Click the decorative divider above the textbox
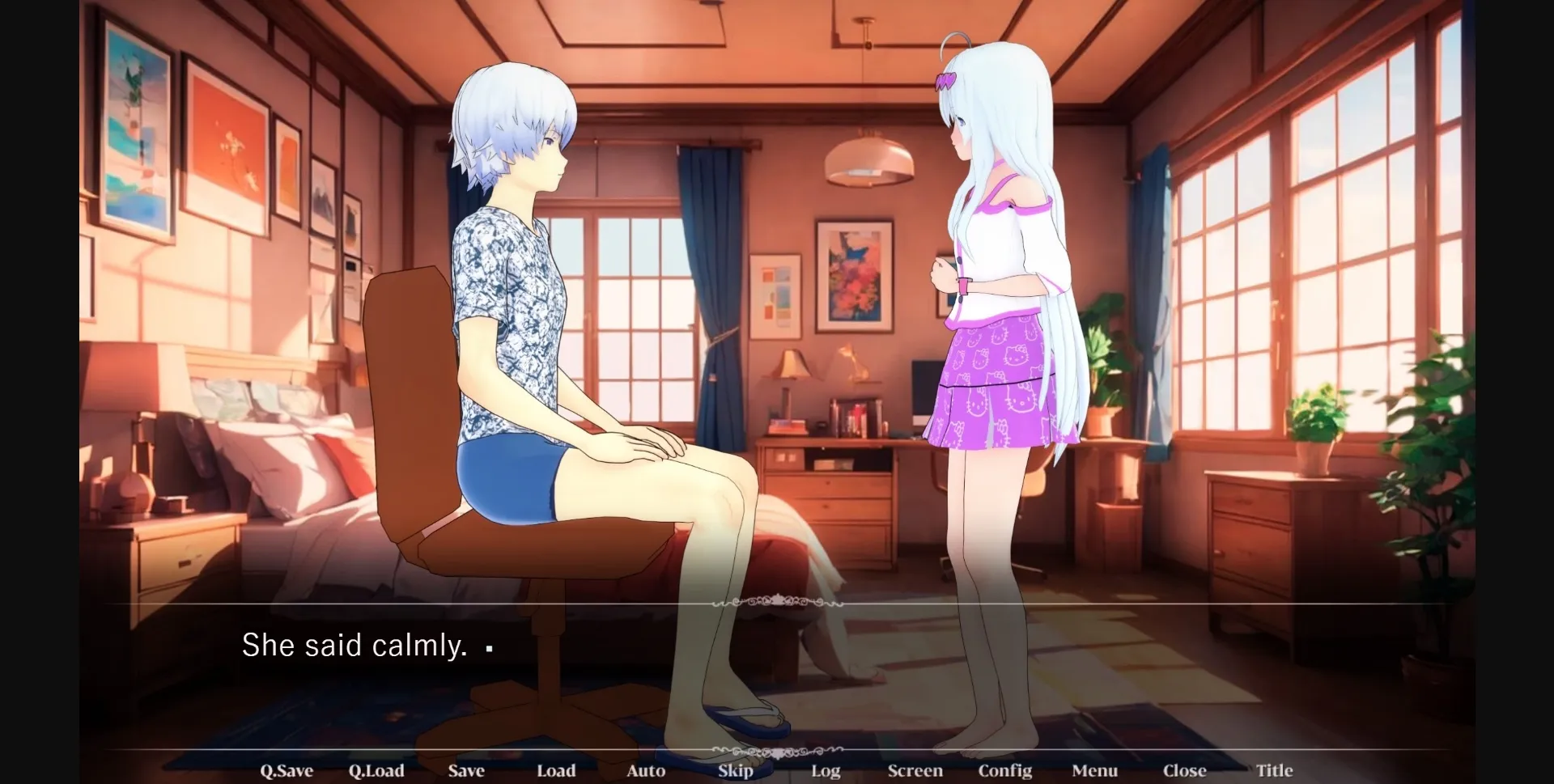The height and width of the screenshot is (784, 1554). (777, 603)
